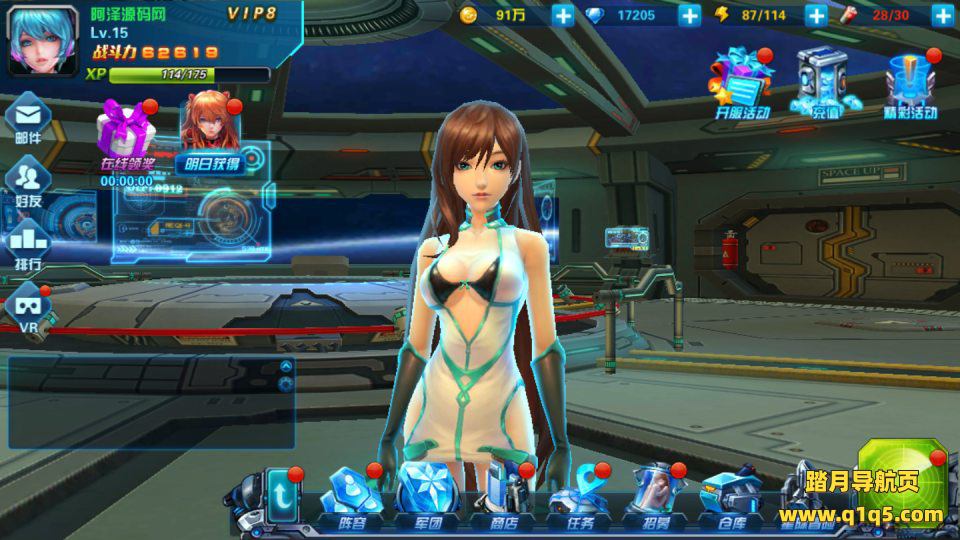Expand the chat box with up arrow
Image resolution: width=960 pixels, height=540 pixels.
286,366
